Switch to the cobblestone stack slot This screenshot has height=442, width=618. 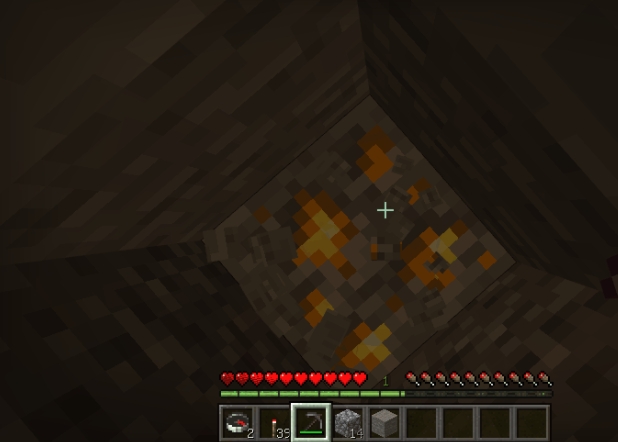(x=348, y=423)
